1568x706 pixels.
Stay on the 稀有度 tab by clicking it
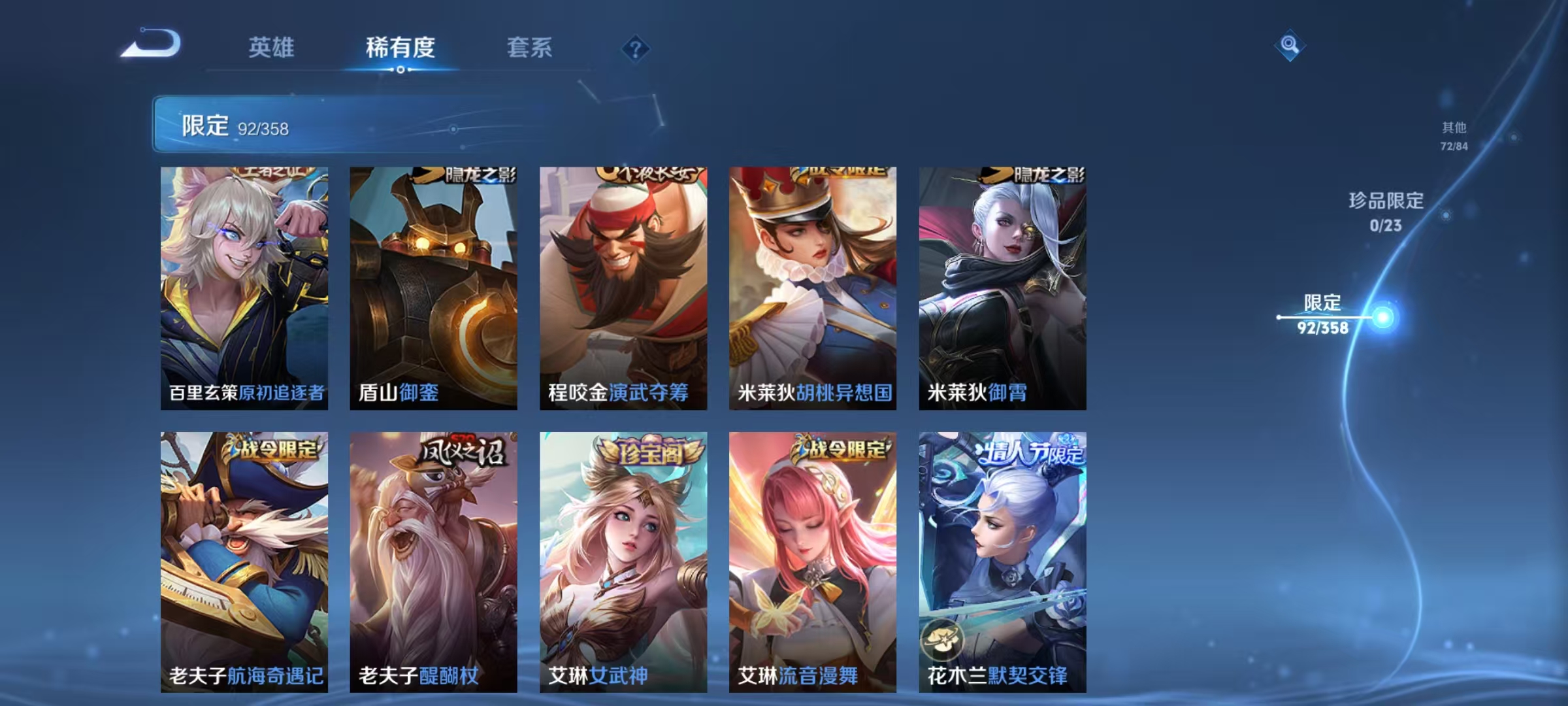click(400, 48)
